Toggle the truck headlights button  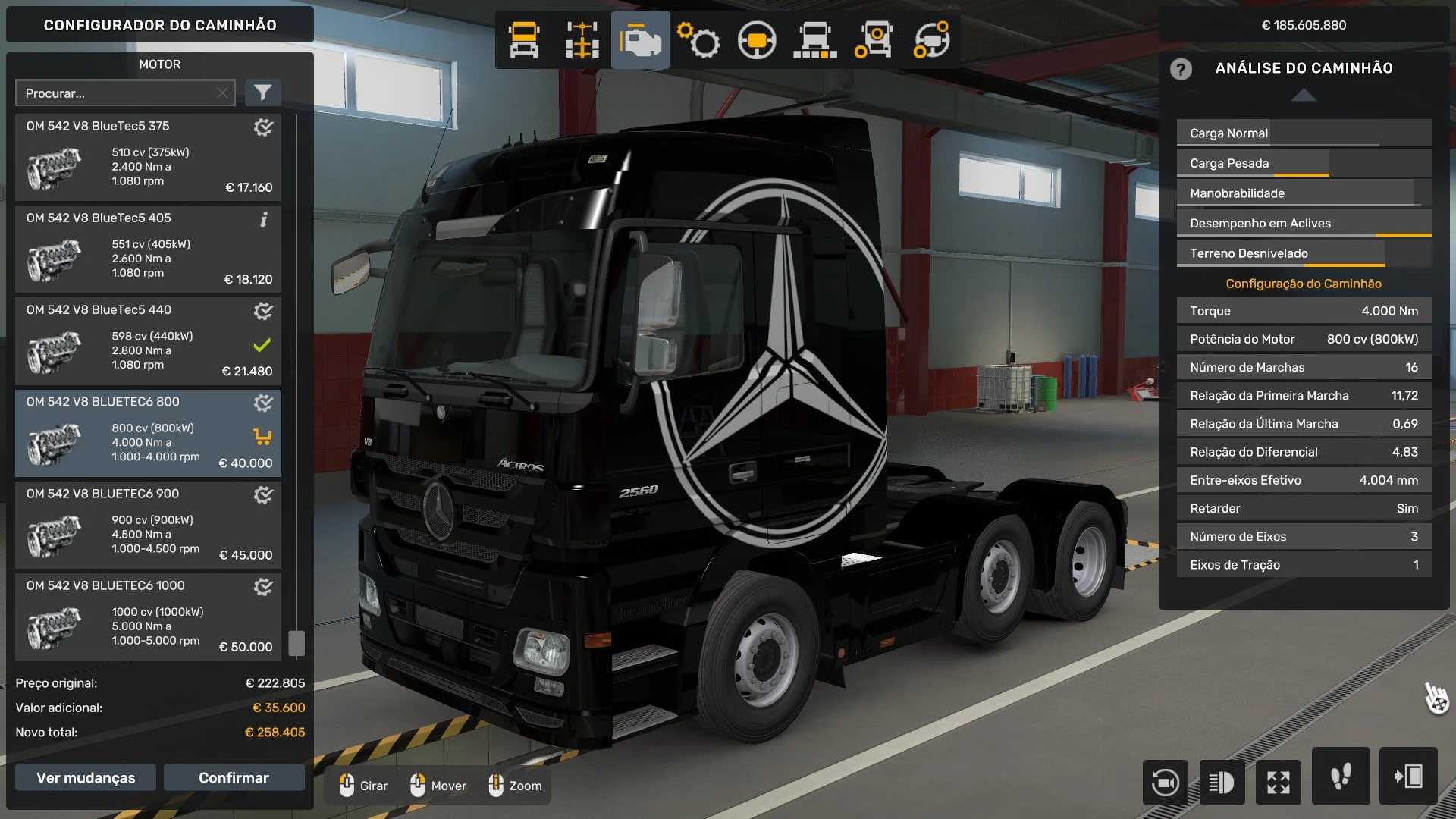(1222, 782)
